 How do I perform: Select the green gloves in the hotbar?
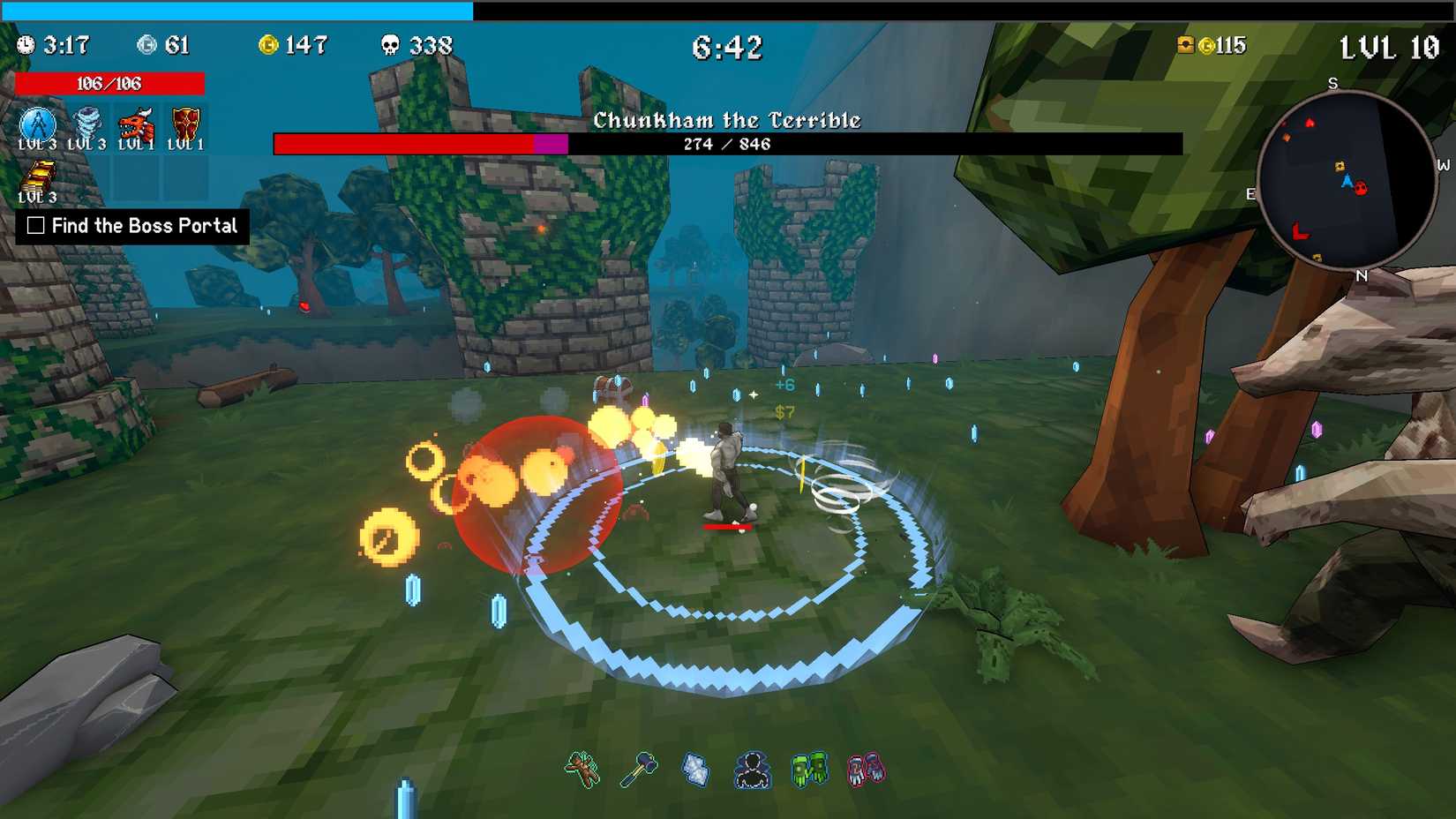click(810, 769)
